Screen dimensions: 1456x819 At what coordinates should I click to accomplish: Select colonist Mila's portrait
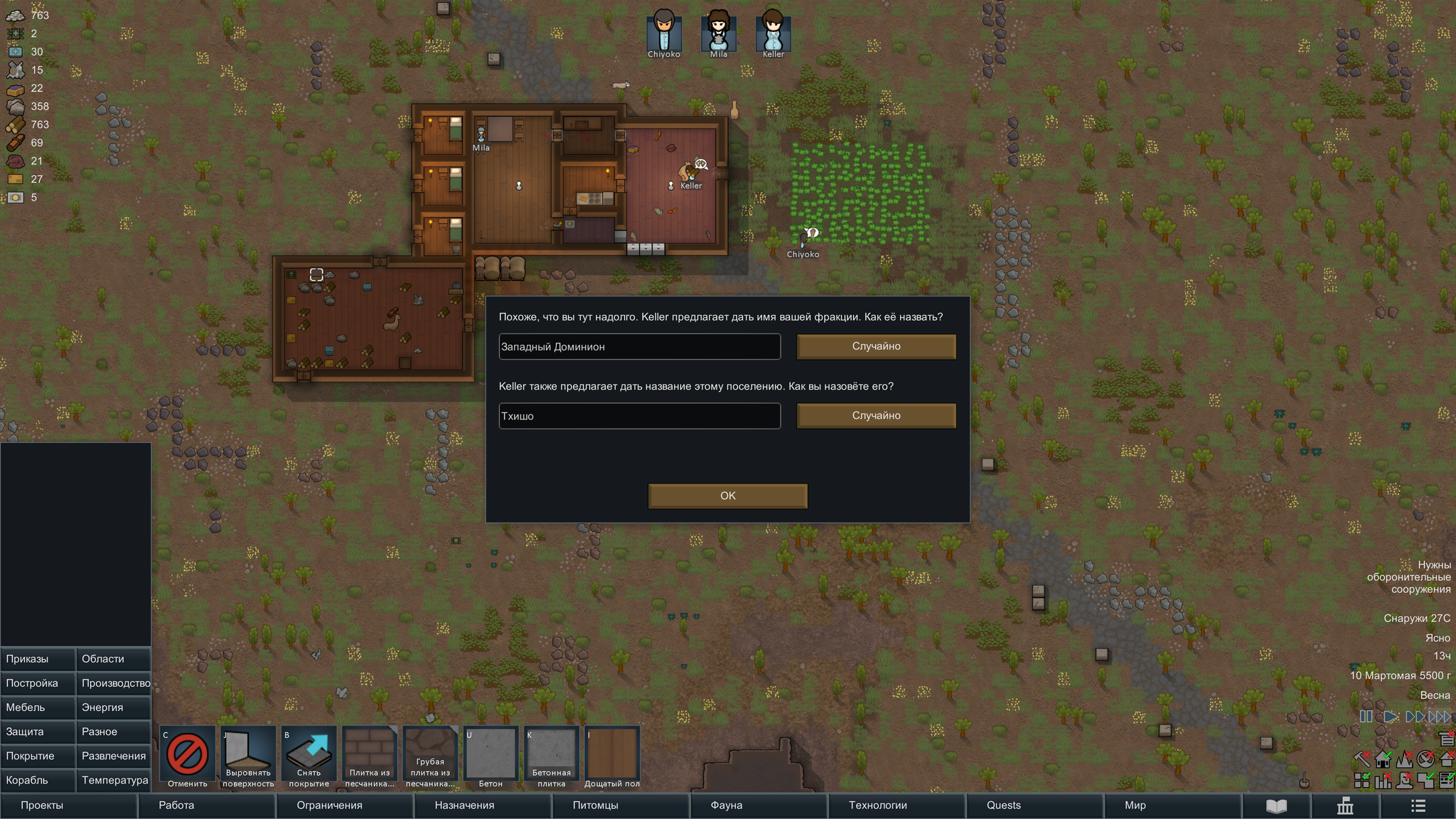coord(718,32)
